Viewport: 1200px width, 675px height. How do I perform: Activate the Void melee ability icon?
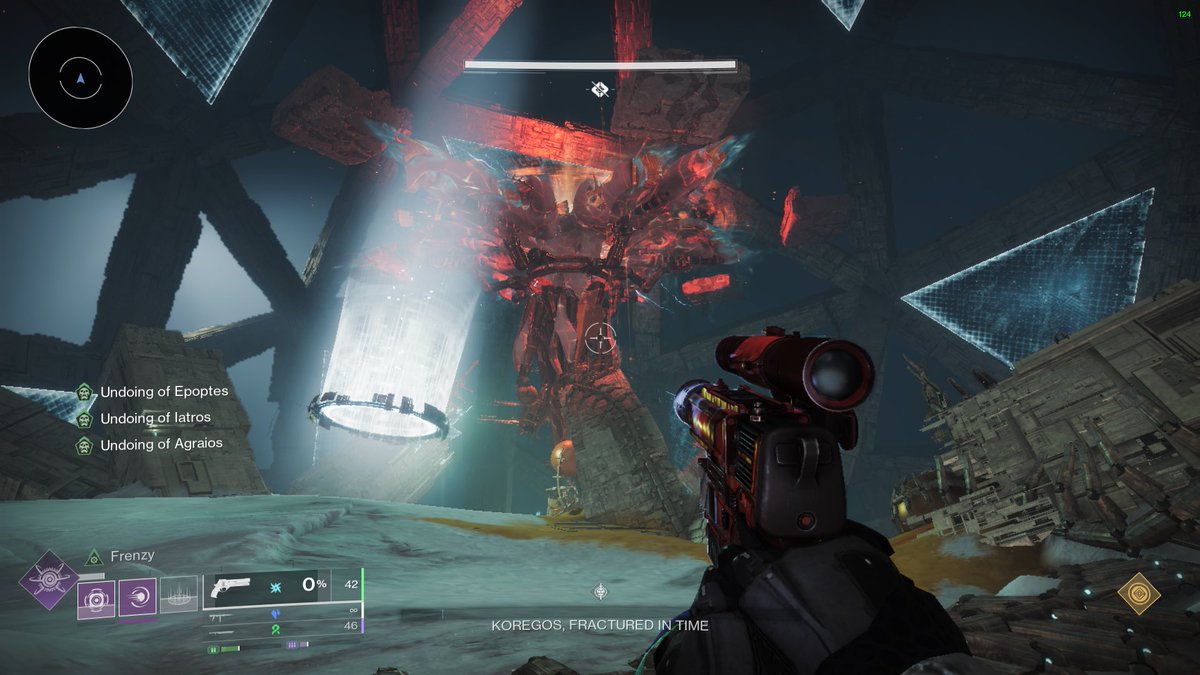point(138,599)
